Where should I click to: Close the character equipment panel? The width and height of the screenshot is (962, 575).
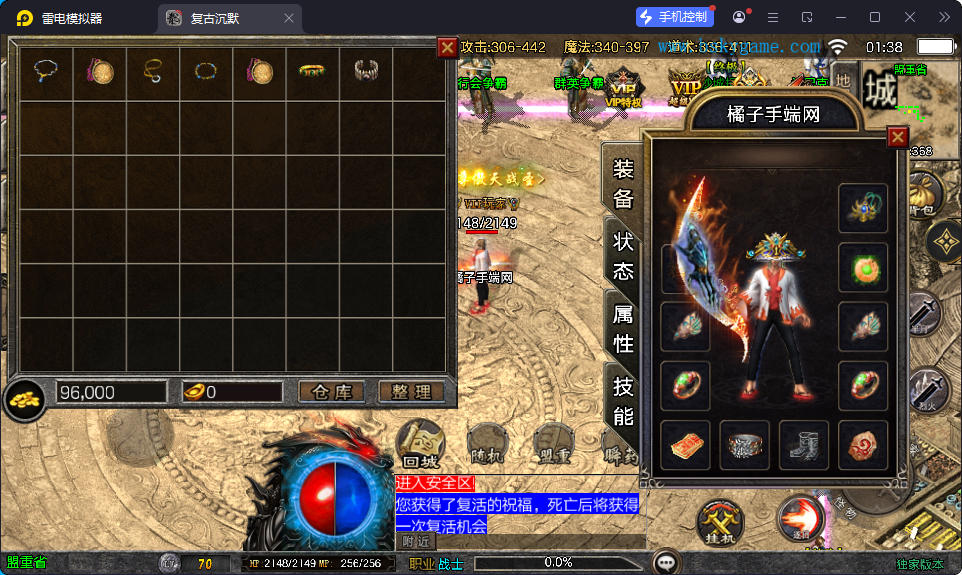(x=898, y=137)
